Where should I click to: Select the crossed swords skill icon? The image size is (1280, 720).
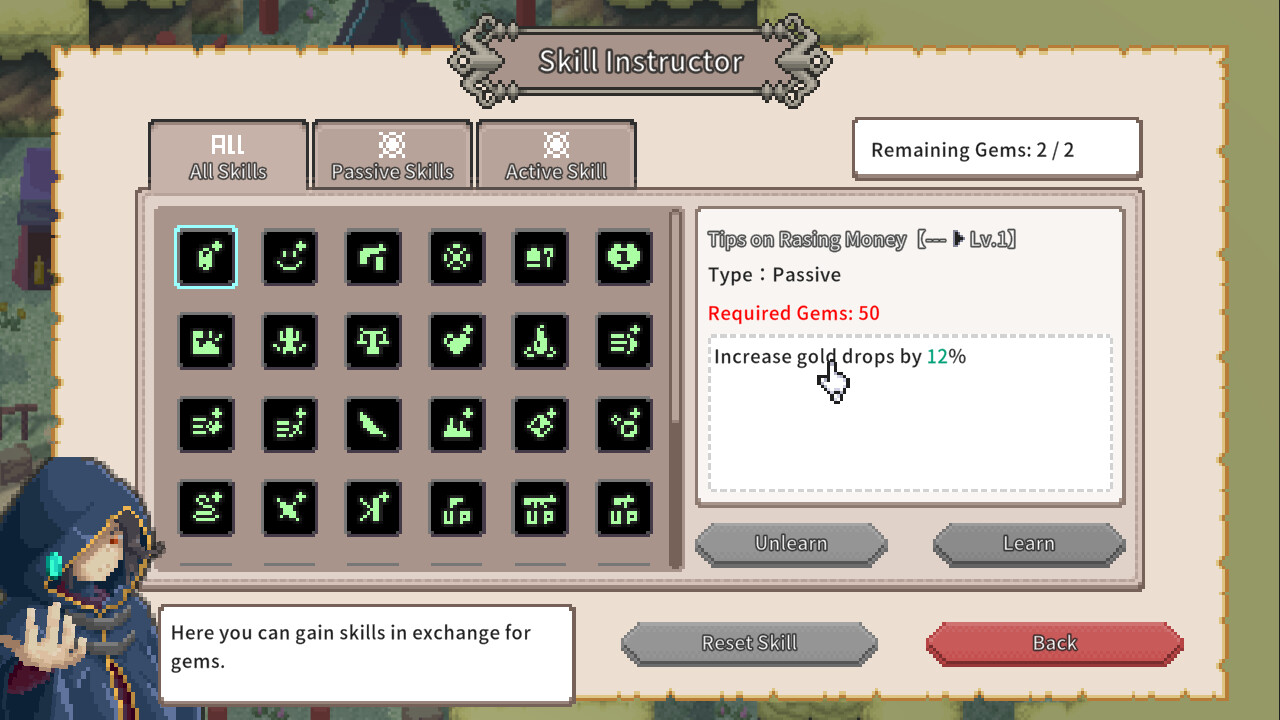click(x=290, y=508)
